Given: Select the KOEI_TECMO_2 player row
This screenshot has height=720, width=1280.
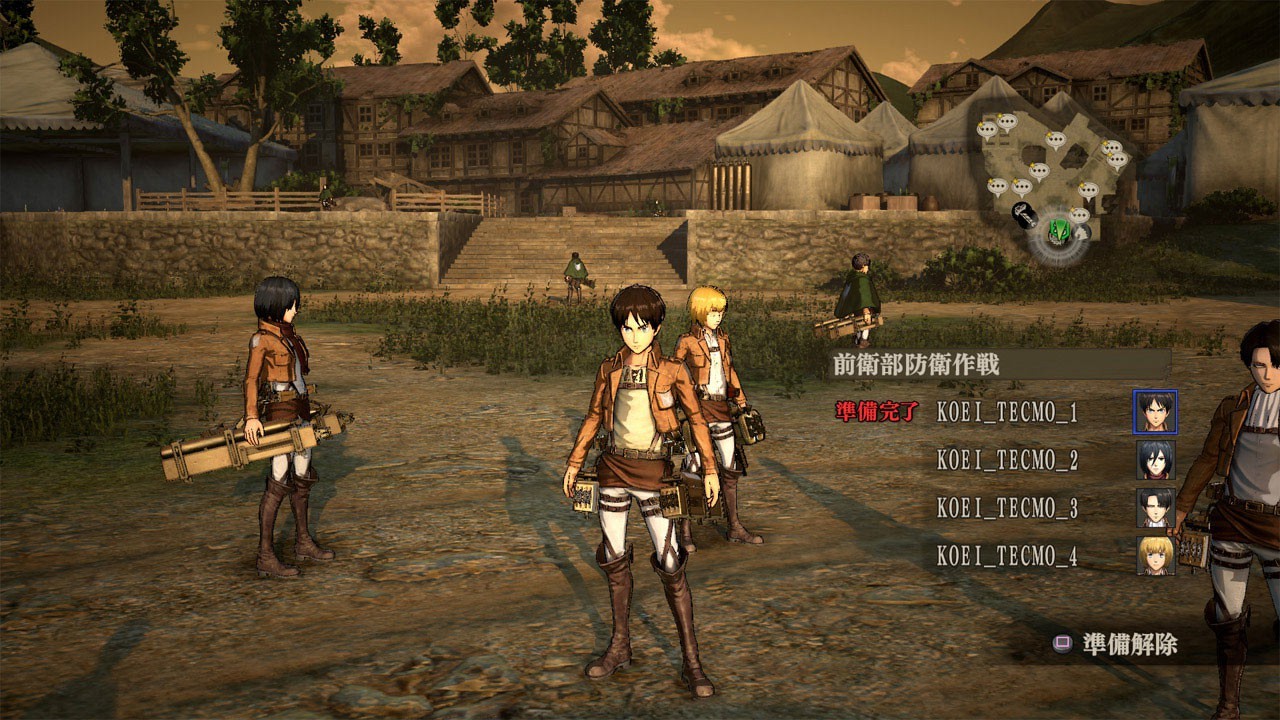Looking at the screenshot, I should pyautogui.click(x=1007, y=460).
